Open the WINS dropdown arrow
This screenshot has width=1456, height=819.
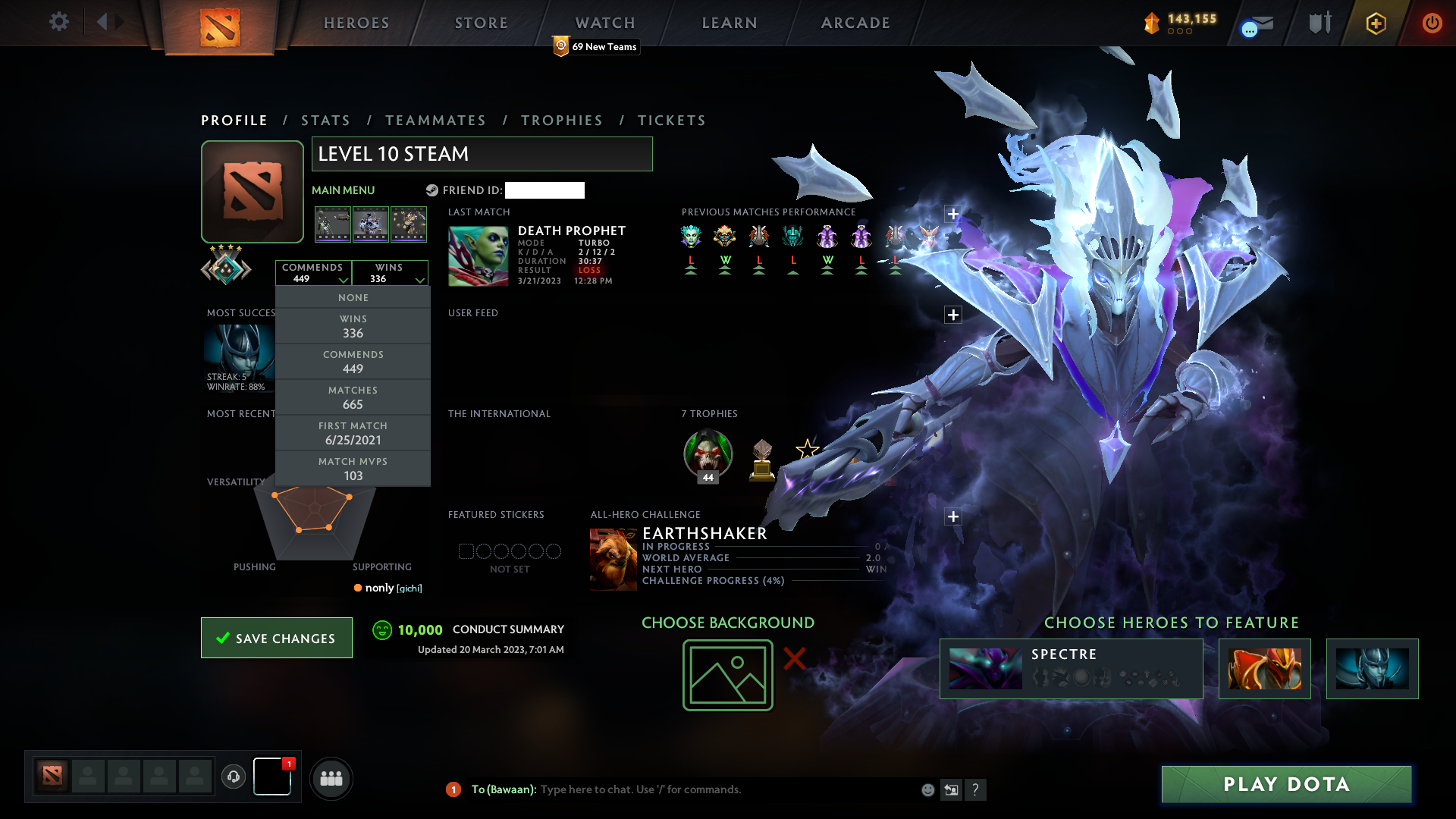coord(421,280)
